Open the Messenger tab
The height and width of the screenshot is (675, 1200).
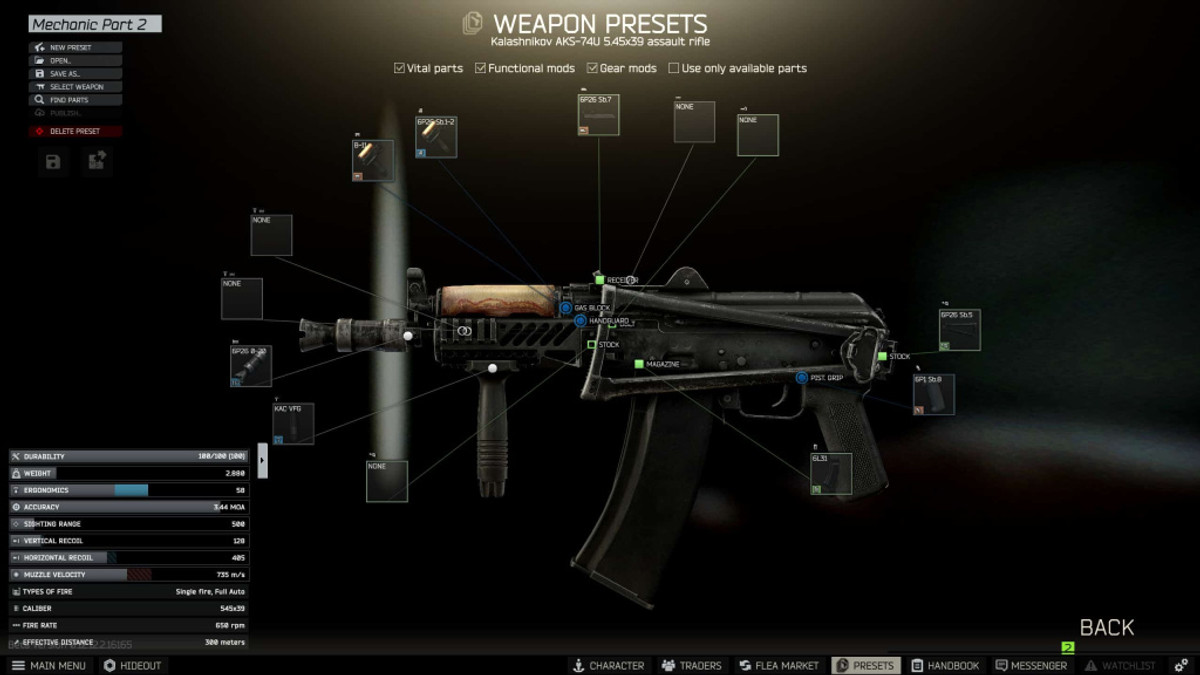click(1031, 665)
